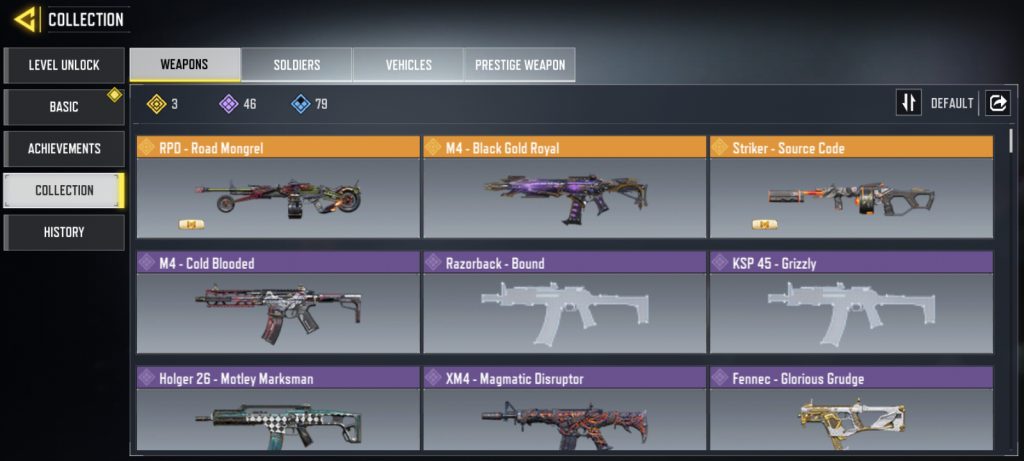
Task: Open the History section
Action: [x=64, y=232]
